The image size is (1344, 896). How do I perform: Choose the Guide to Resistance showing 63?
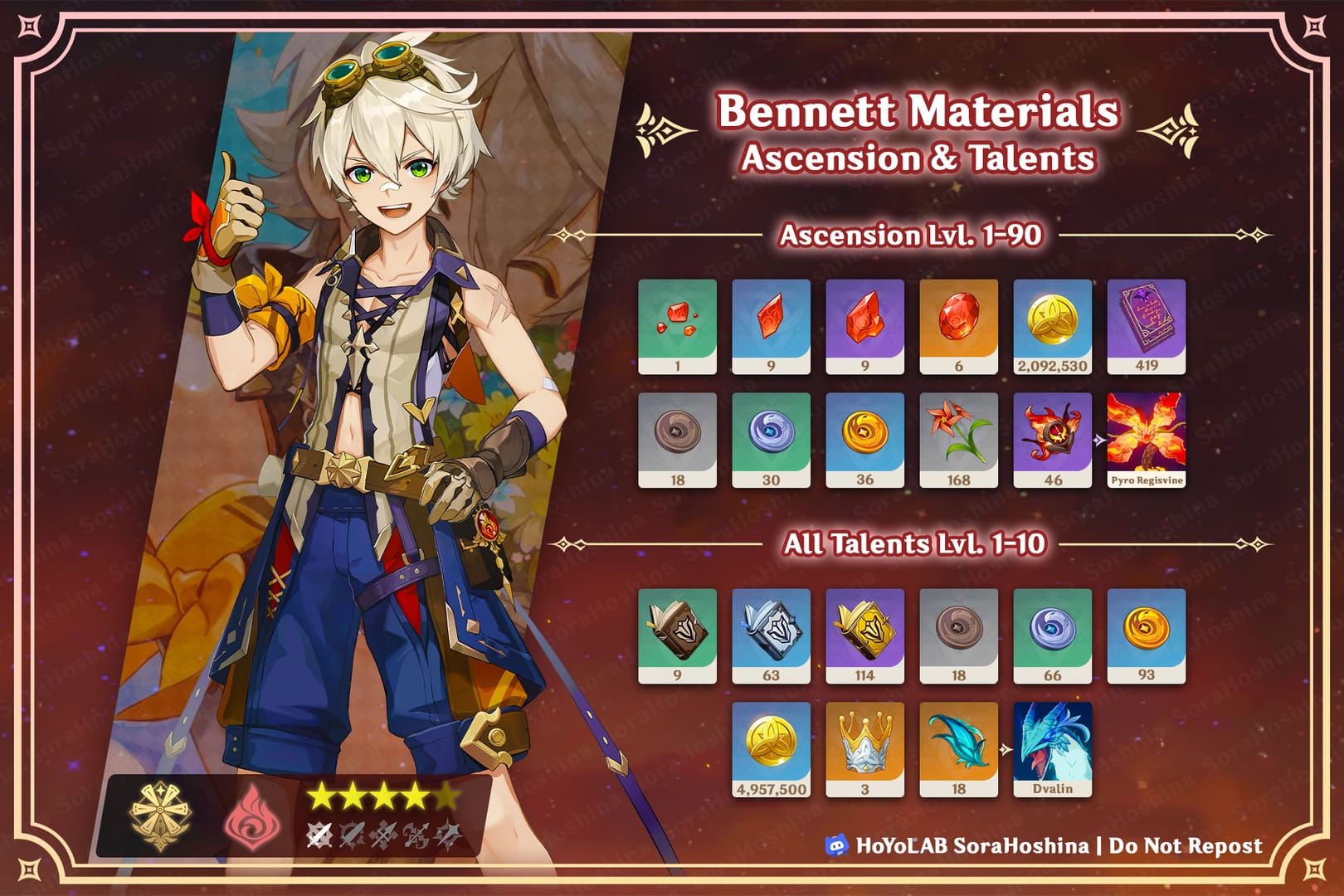click(771, 635)
